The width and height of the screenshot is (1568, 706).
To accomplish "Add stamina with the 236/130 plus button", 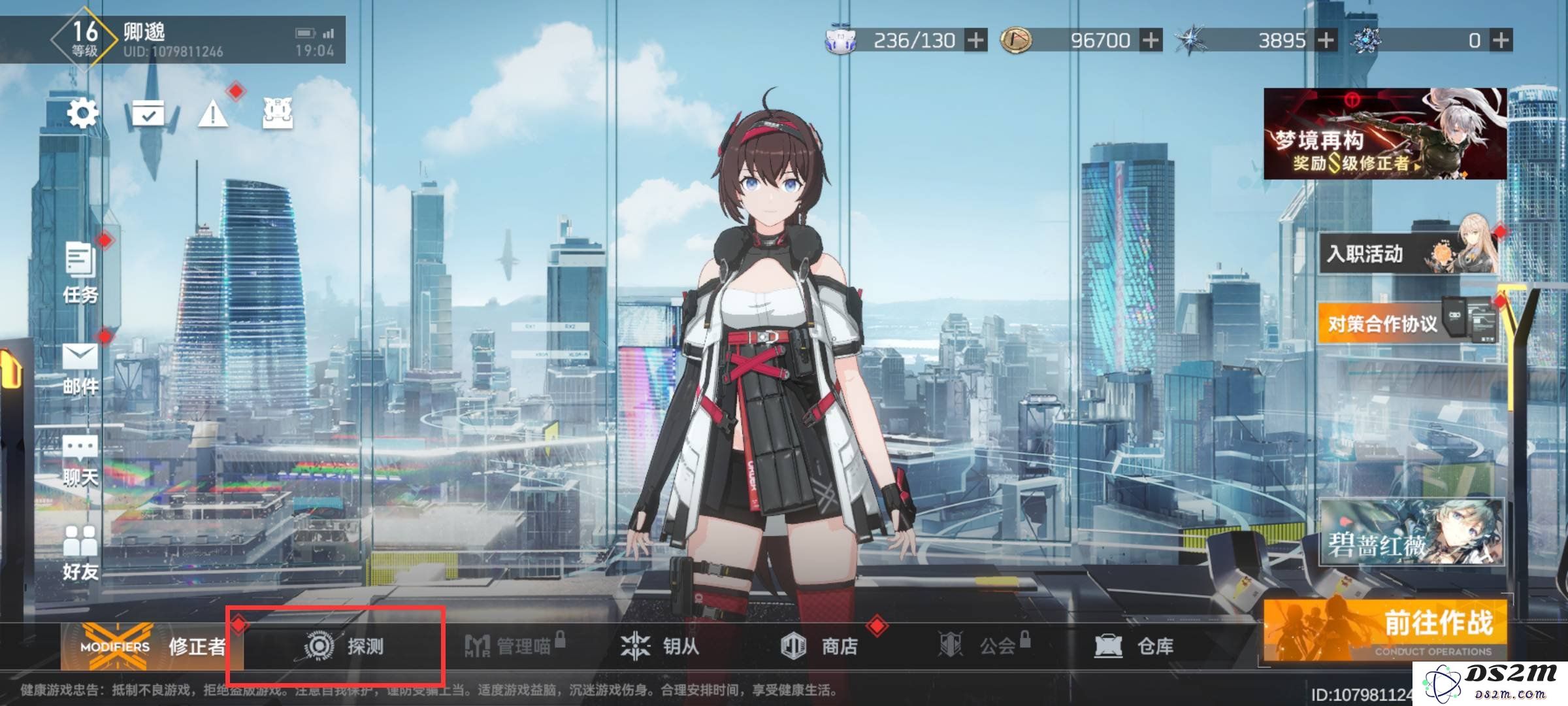I will 976,41.
